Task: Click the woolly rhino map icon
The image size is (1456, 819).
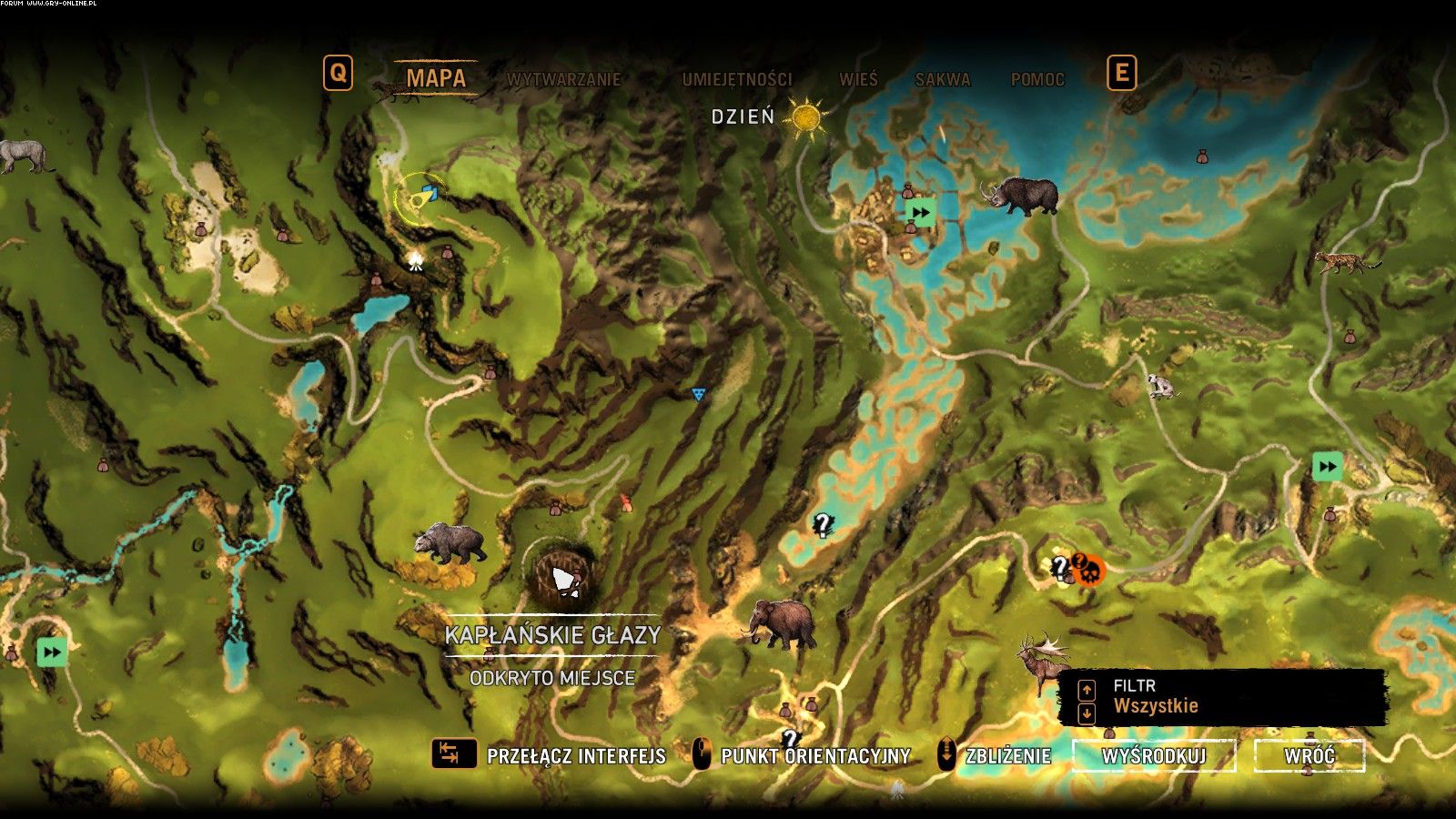Action: (x=1021, y=194)
